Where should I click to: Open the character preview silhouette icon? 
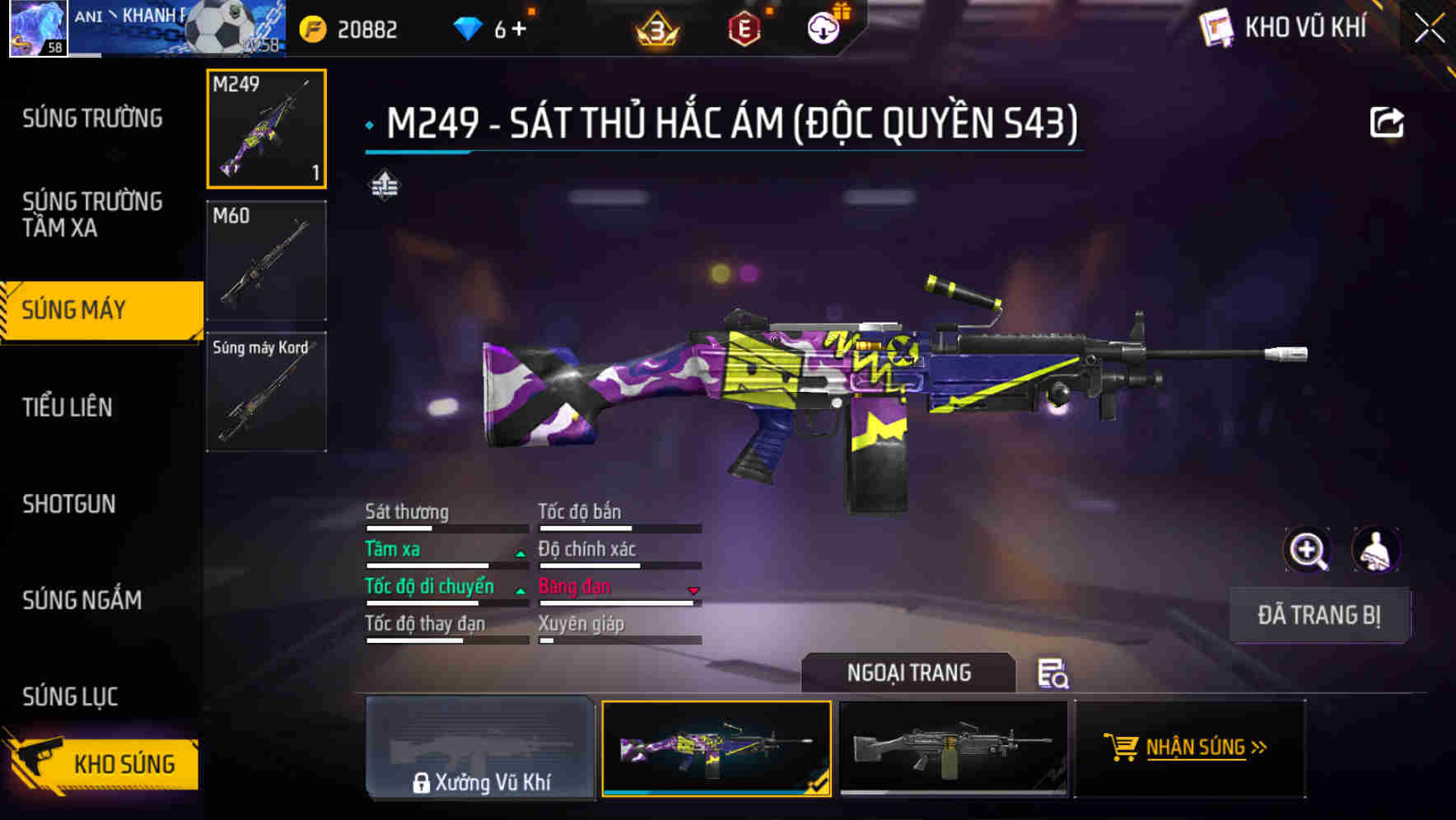[1374, 549]
